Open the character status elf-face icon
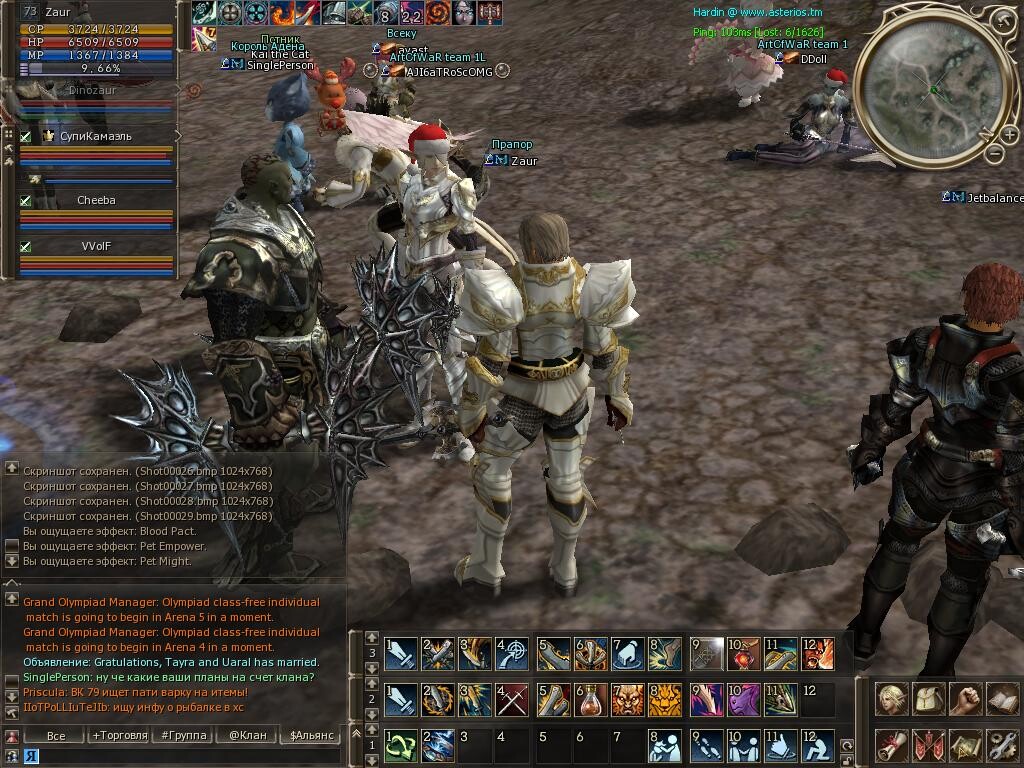The height and width of the screenshot is (768, 1024). 892,699
